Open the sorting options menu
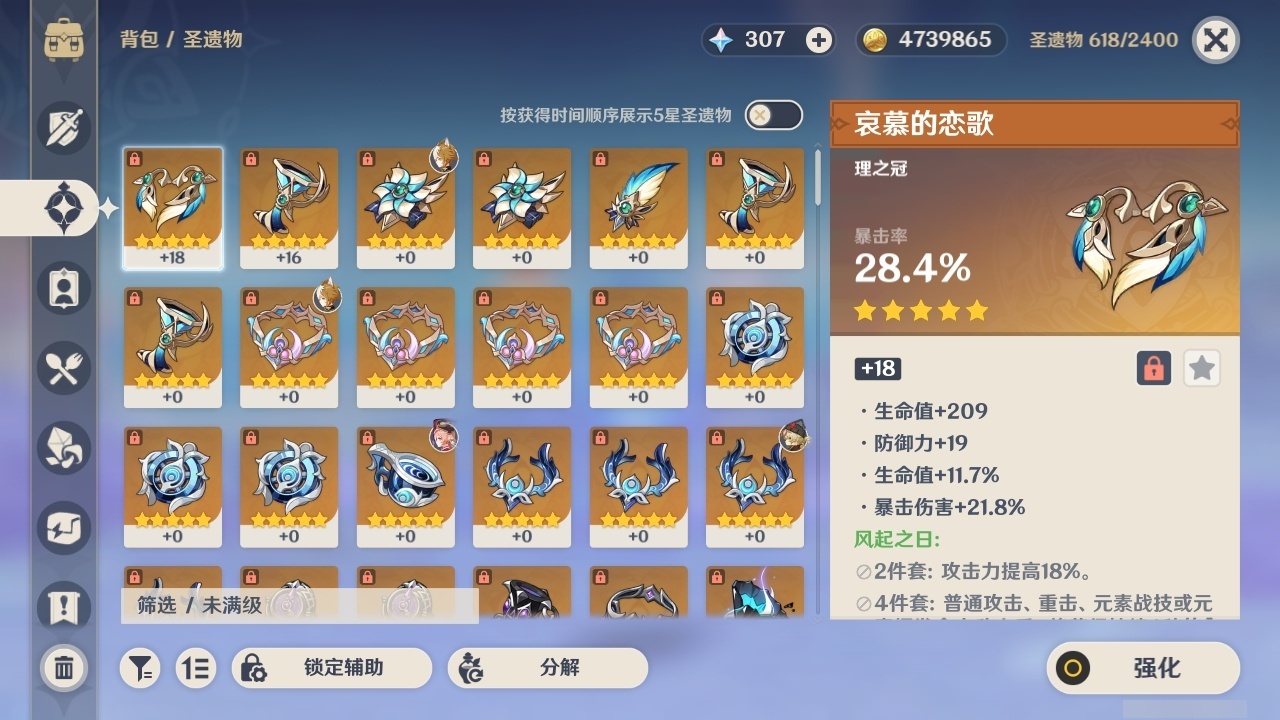The height and width of the screenshot is (720, 1280). click(196, 668)
